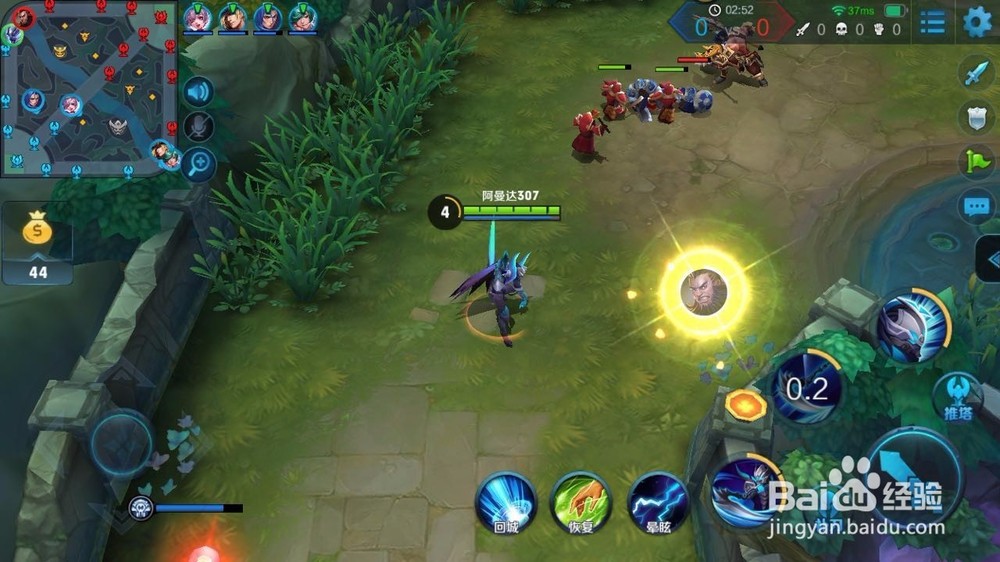
Task: Open the settings gear menu
Action: pos(977,22)
